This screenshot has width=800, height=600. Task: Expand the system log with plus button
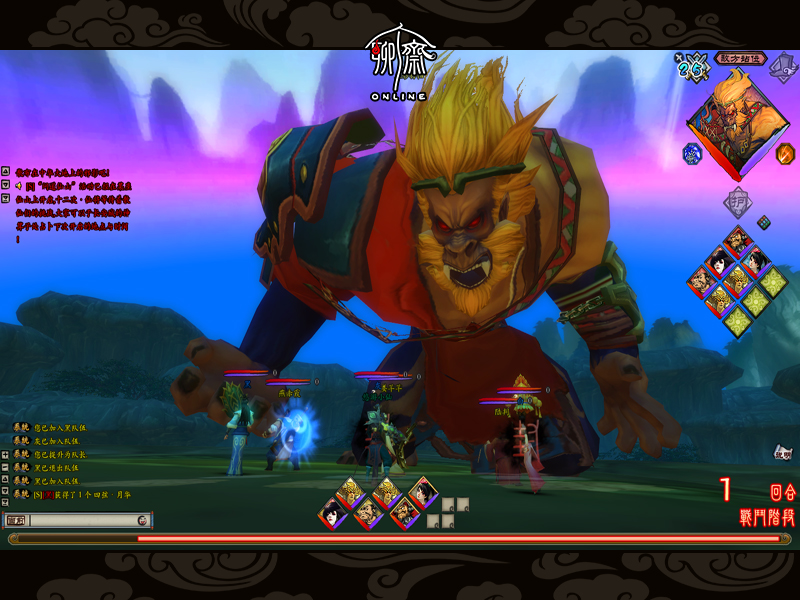point(5,453)
